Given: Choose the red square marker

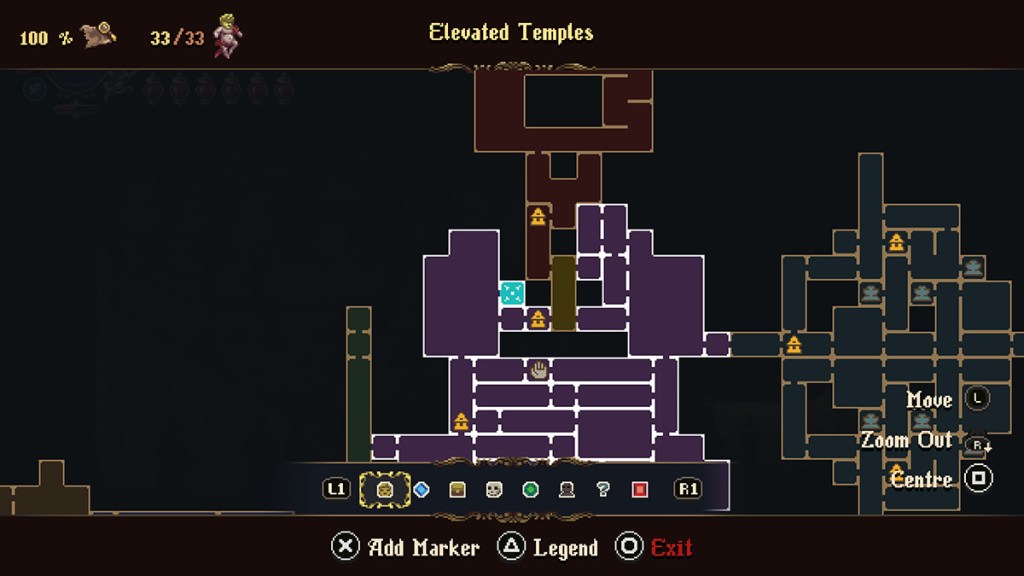Looking at the screenshot, I should click(x=640, y=489).
